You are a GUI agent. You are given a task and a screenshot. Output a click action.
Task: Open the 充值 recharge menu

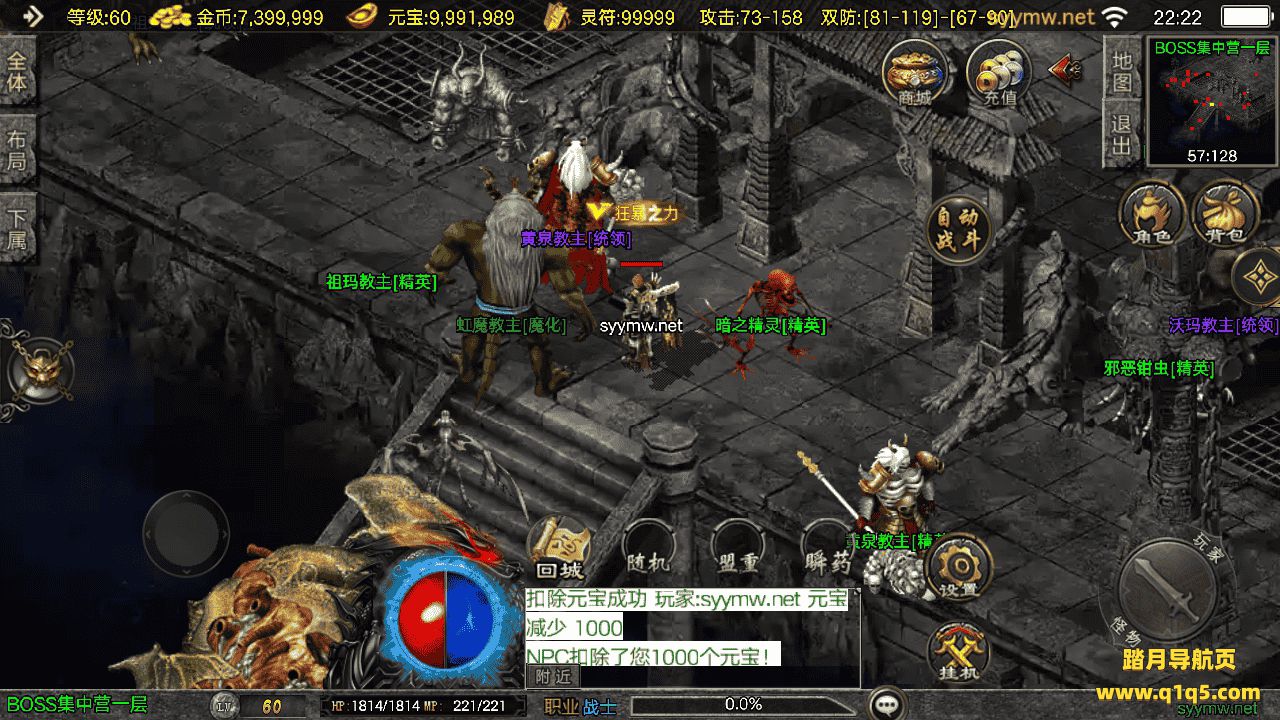999,73
